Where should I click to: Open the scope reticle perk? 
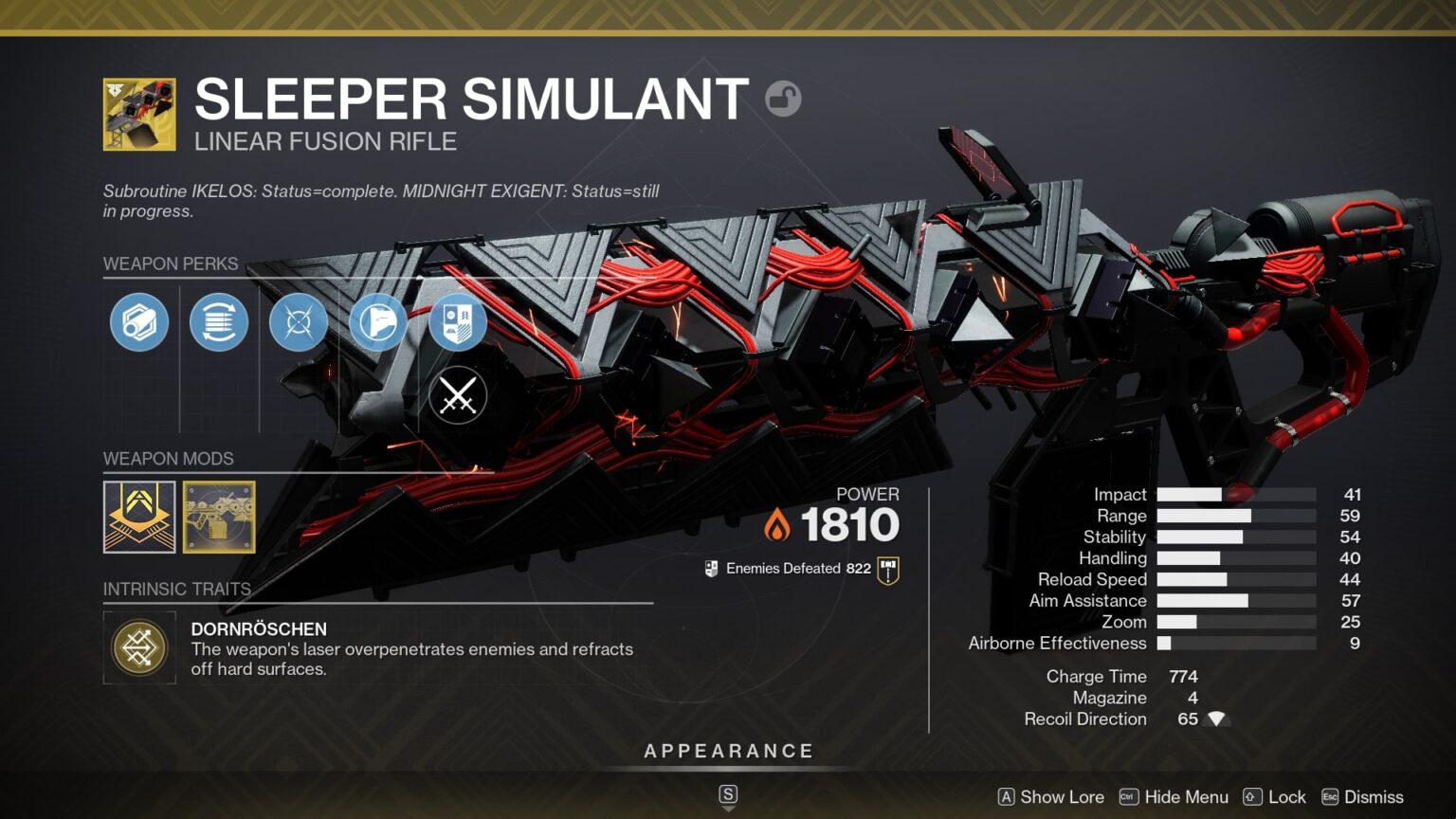298,322
